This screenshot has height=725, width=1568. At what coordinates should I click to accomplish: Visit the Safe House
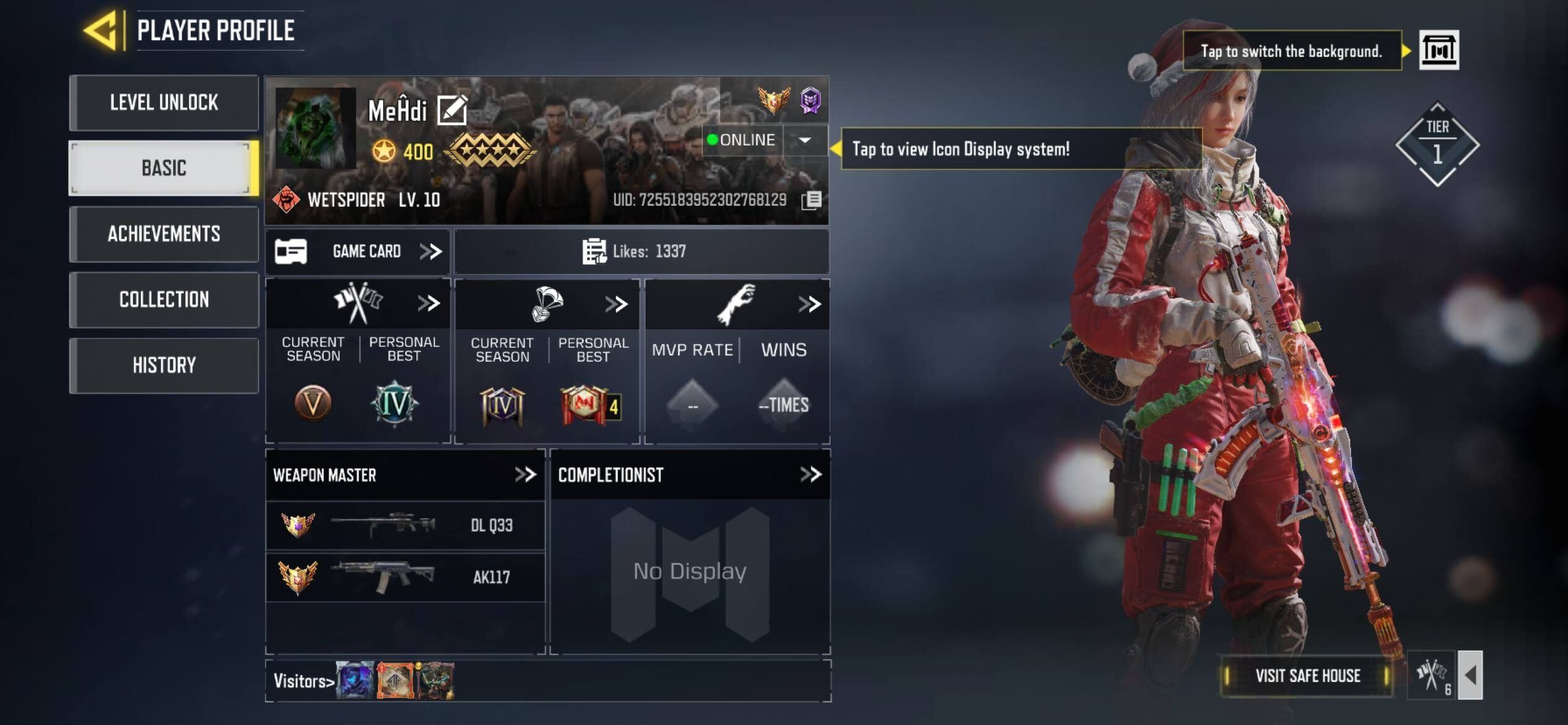[1307, 675]
